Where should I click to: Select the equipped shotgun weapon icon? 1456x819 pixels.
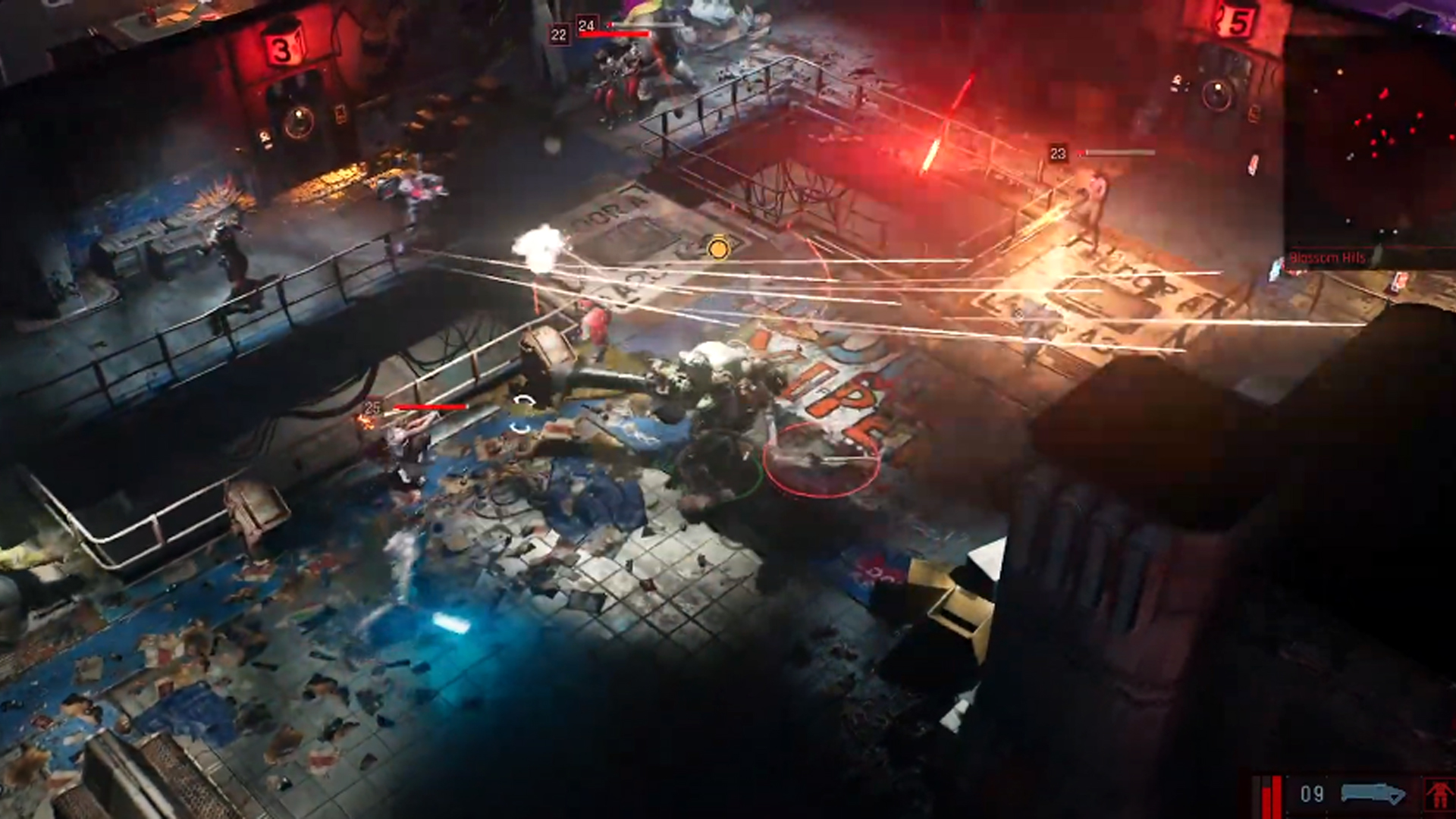[x=1373, y=794]
